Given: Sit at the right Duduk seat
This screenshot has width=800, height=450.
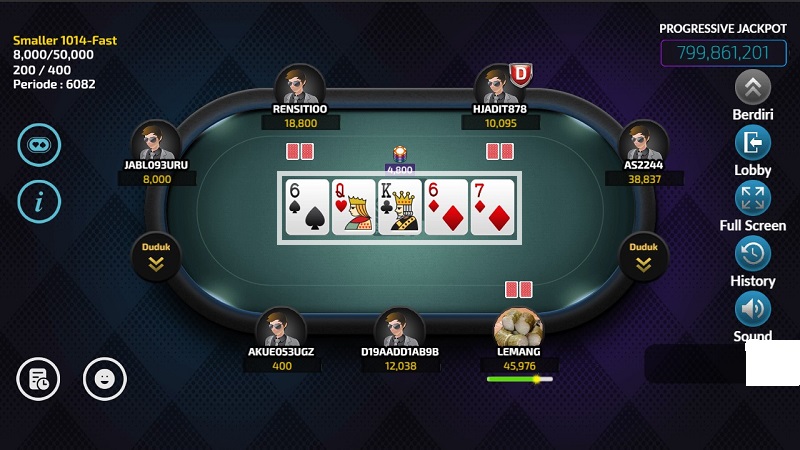Looking at the screenshot, I should click(644, 256).
